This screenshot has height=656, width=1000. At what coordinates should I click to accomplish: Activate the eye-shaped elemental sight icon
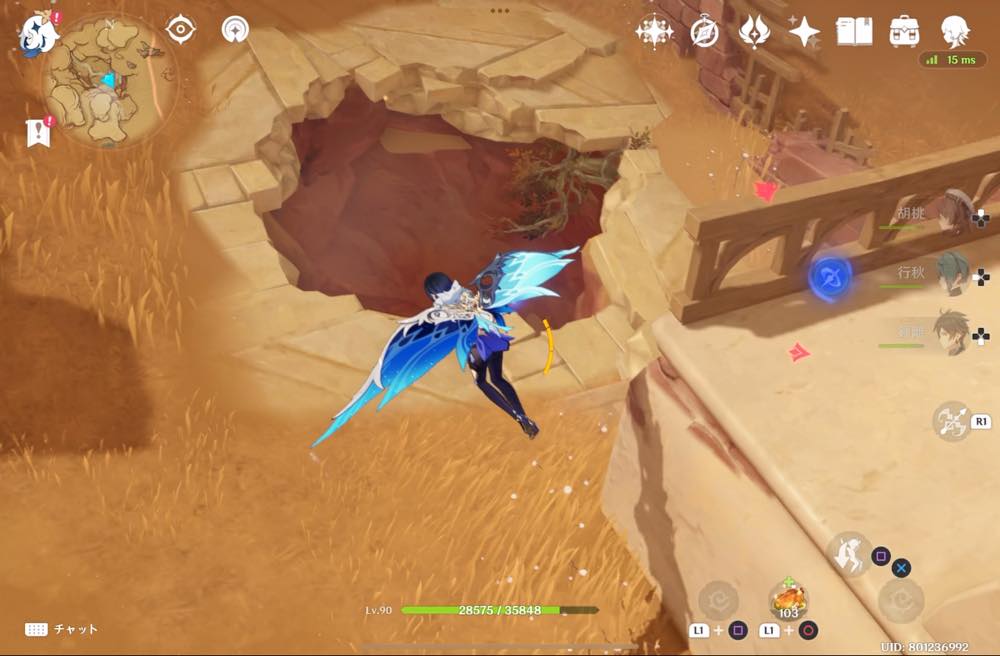180,29
